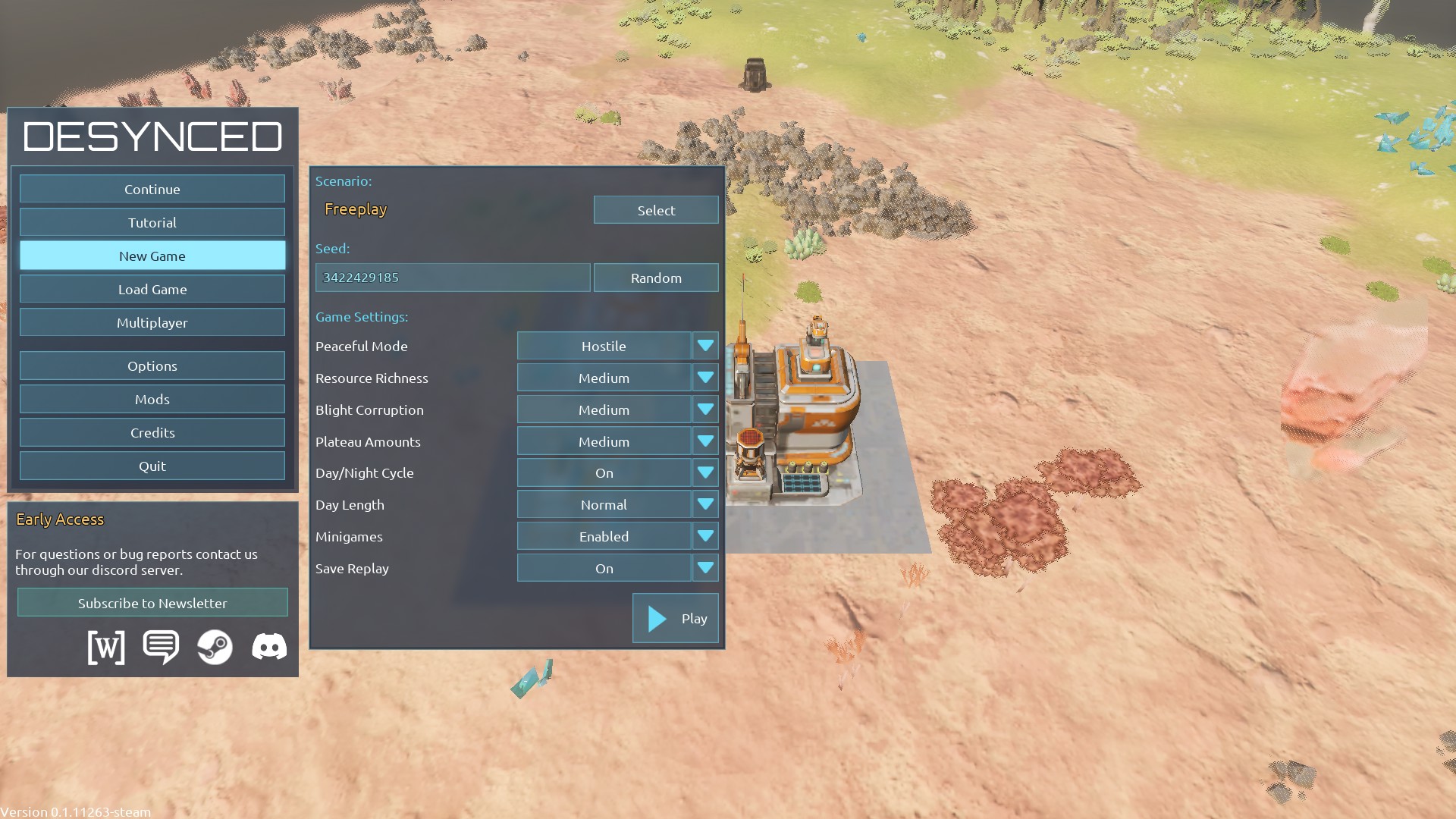Continue the last saved game
Screen dimensions: 1456x819
point(152,189)
